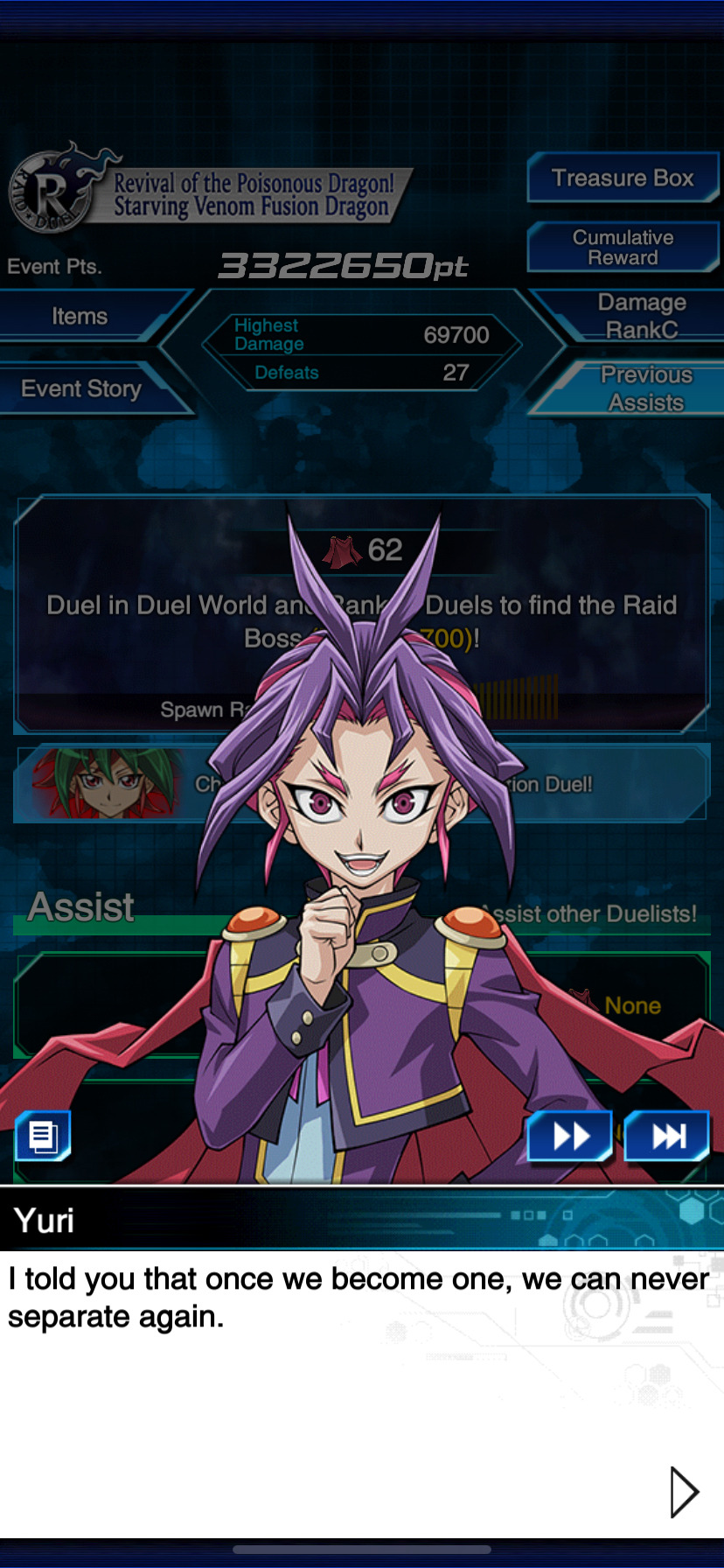
Task: Open the Items menu
Action: coord(80,317)
